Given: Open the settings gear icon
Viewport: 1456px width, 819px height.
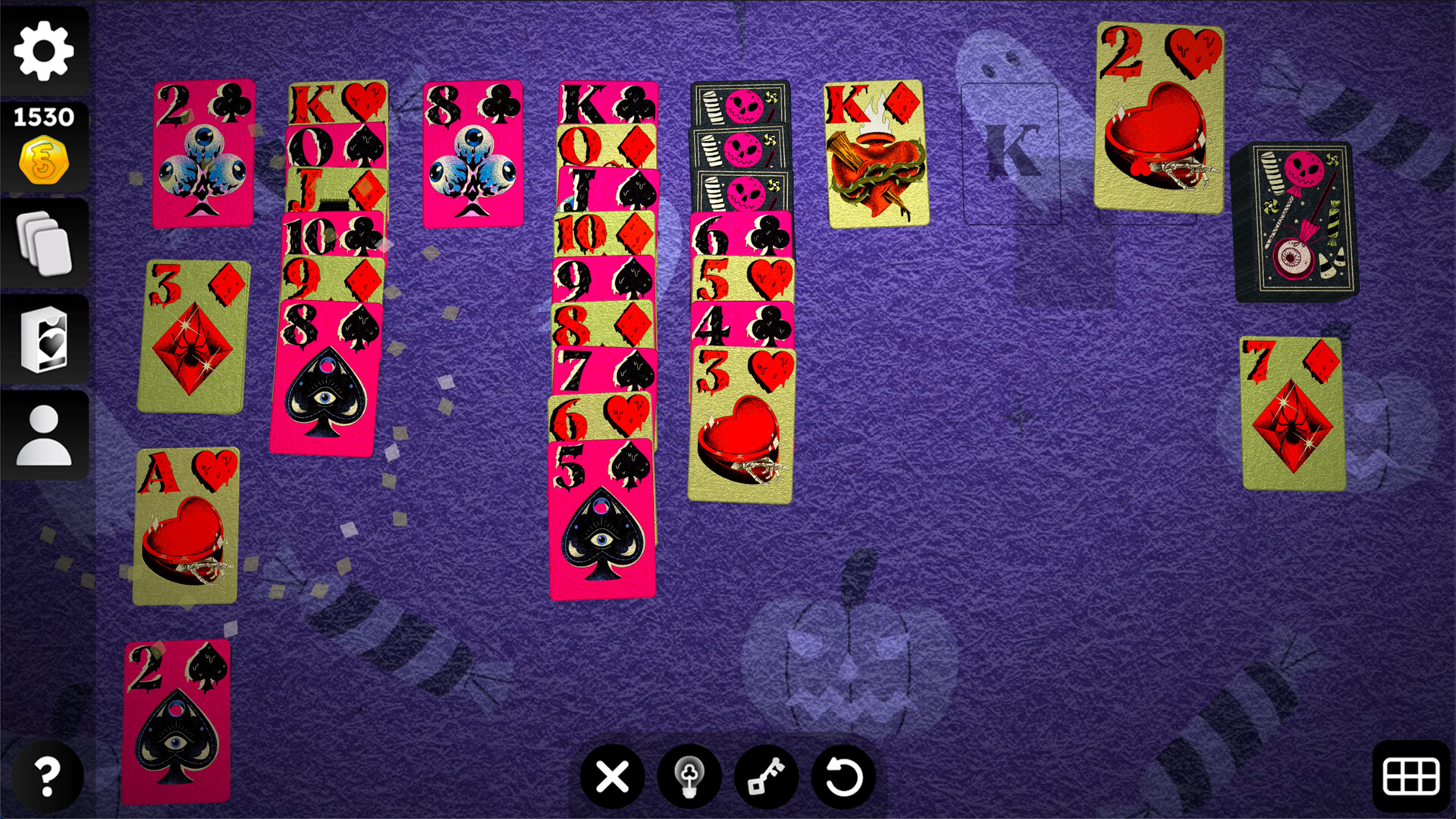Looking at the screenshot, I should 43,50.
